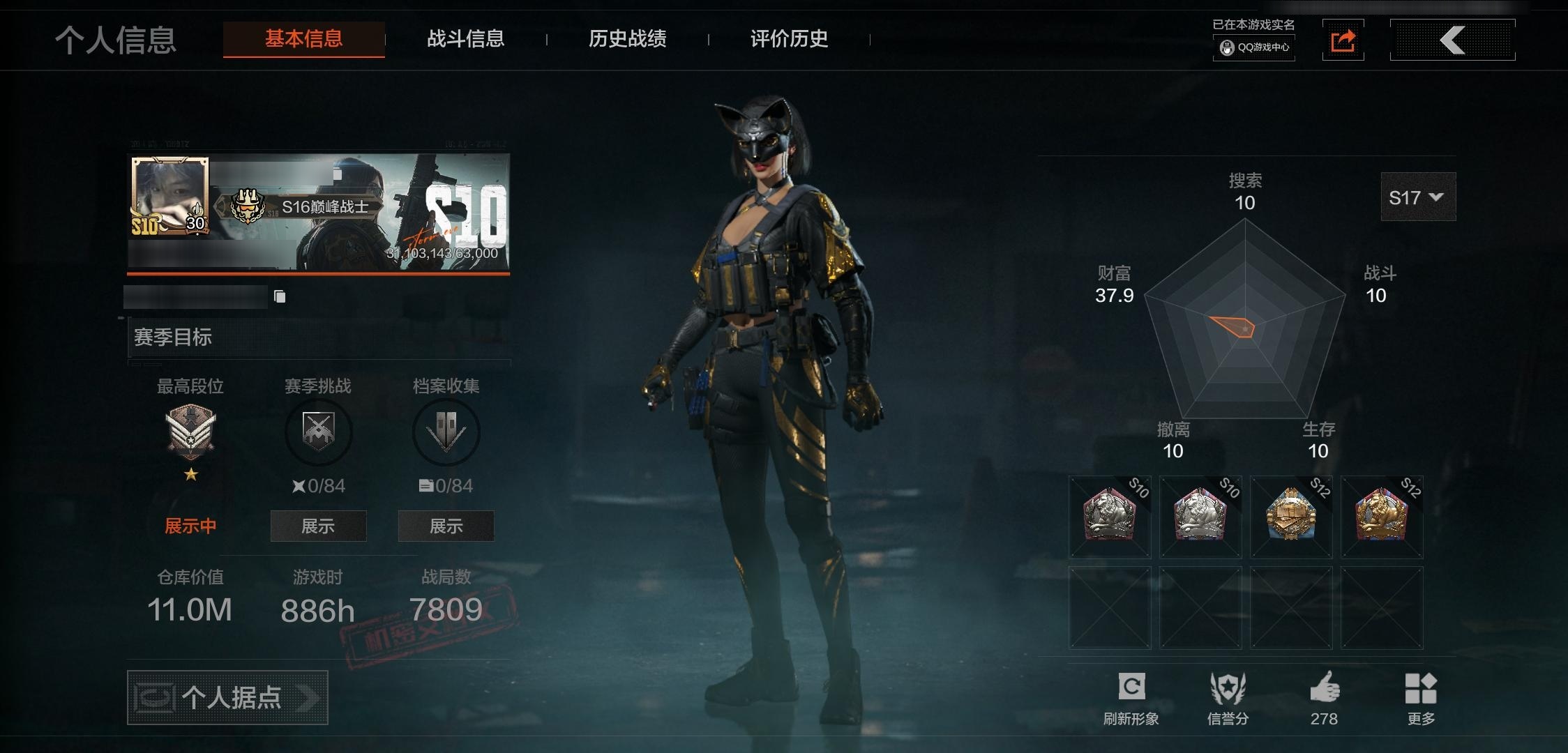This screenshot has height=753, width=1568.
Task: Open the 信誉分 reputation score
Action: (1228, 698)
